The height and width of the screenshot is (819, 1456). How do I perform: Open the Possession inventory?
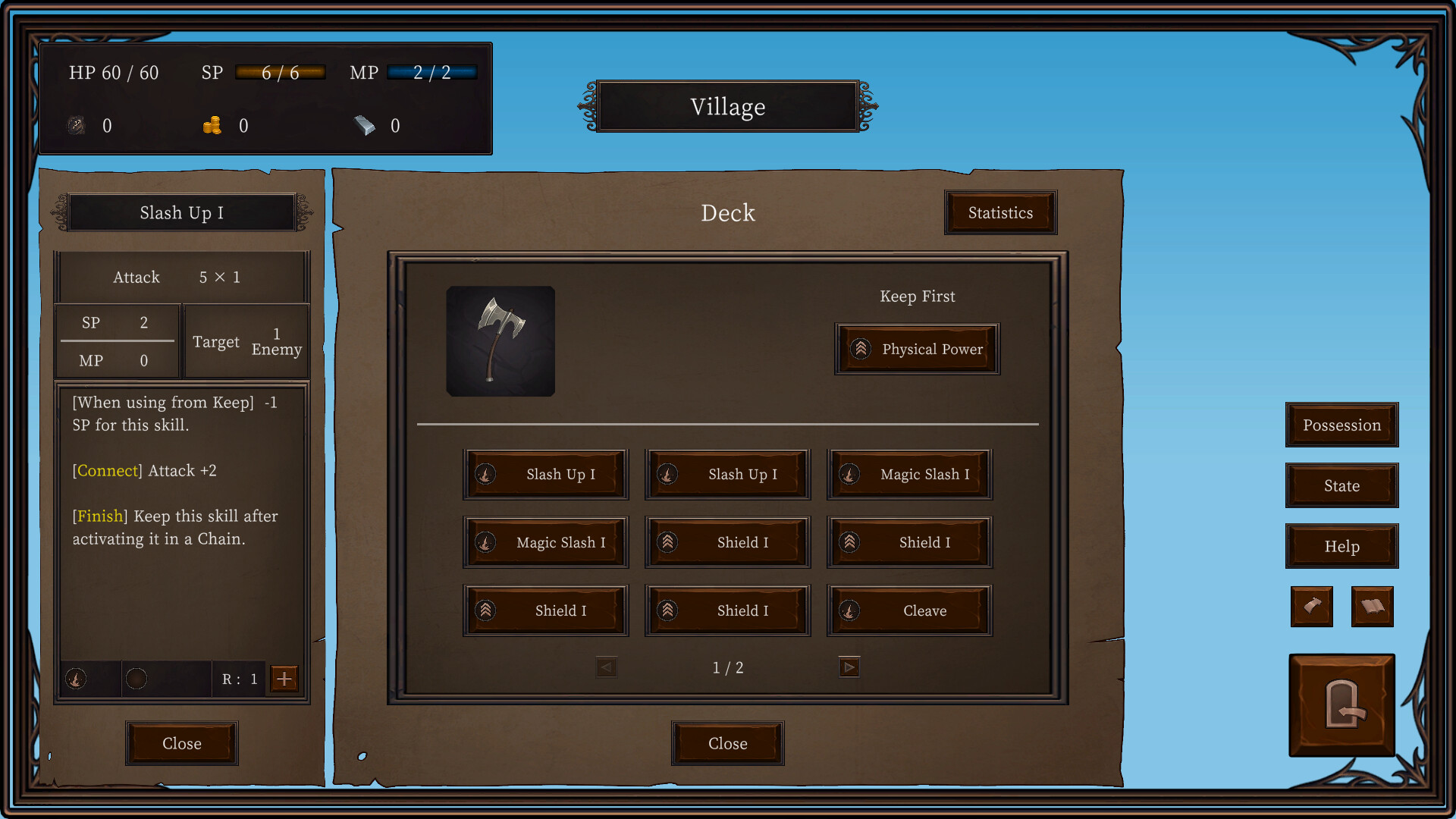point(1341,425)
